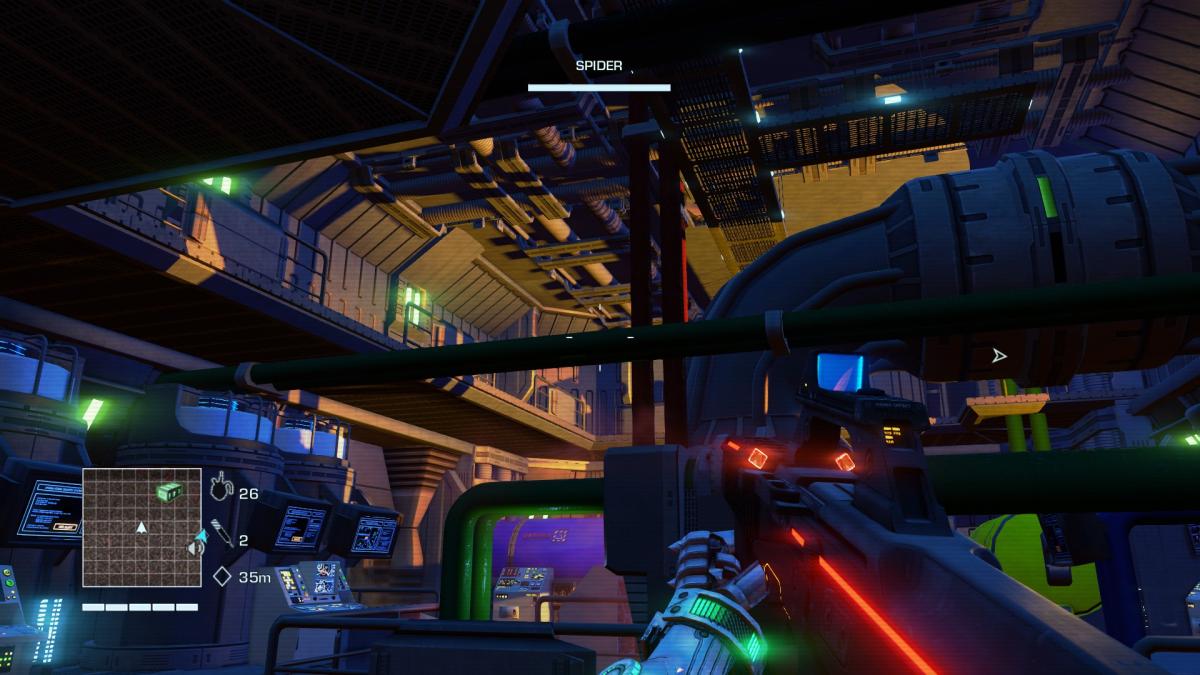Viewport: 1200px width, 675px height.
Task: Click the cyan arrow marker at minimap edge
Action: coord(201,536)
